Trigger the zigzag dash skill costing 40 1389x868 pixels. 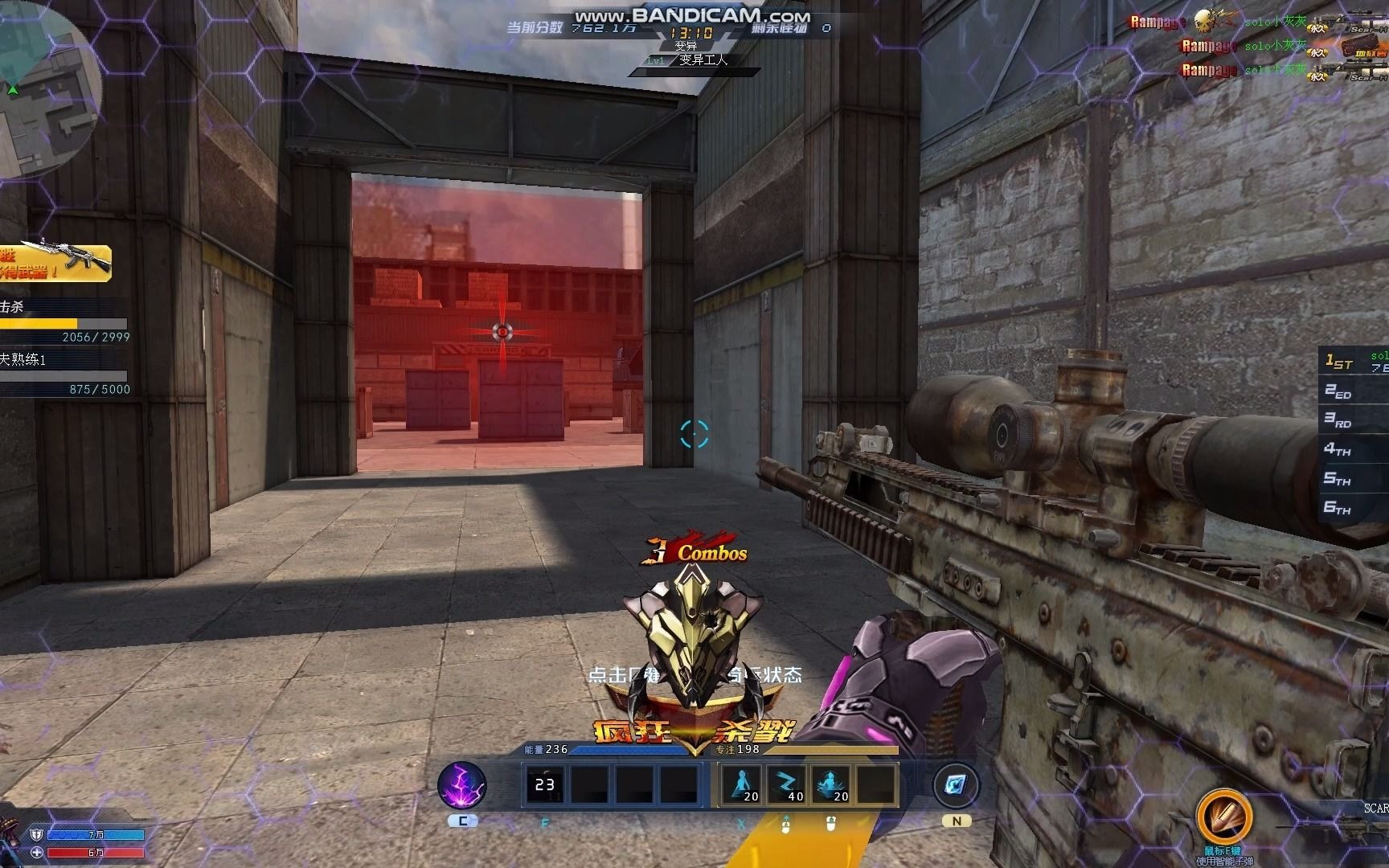click(785, 785)
